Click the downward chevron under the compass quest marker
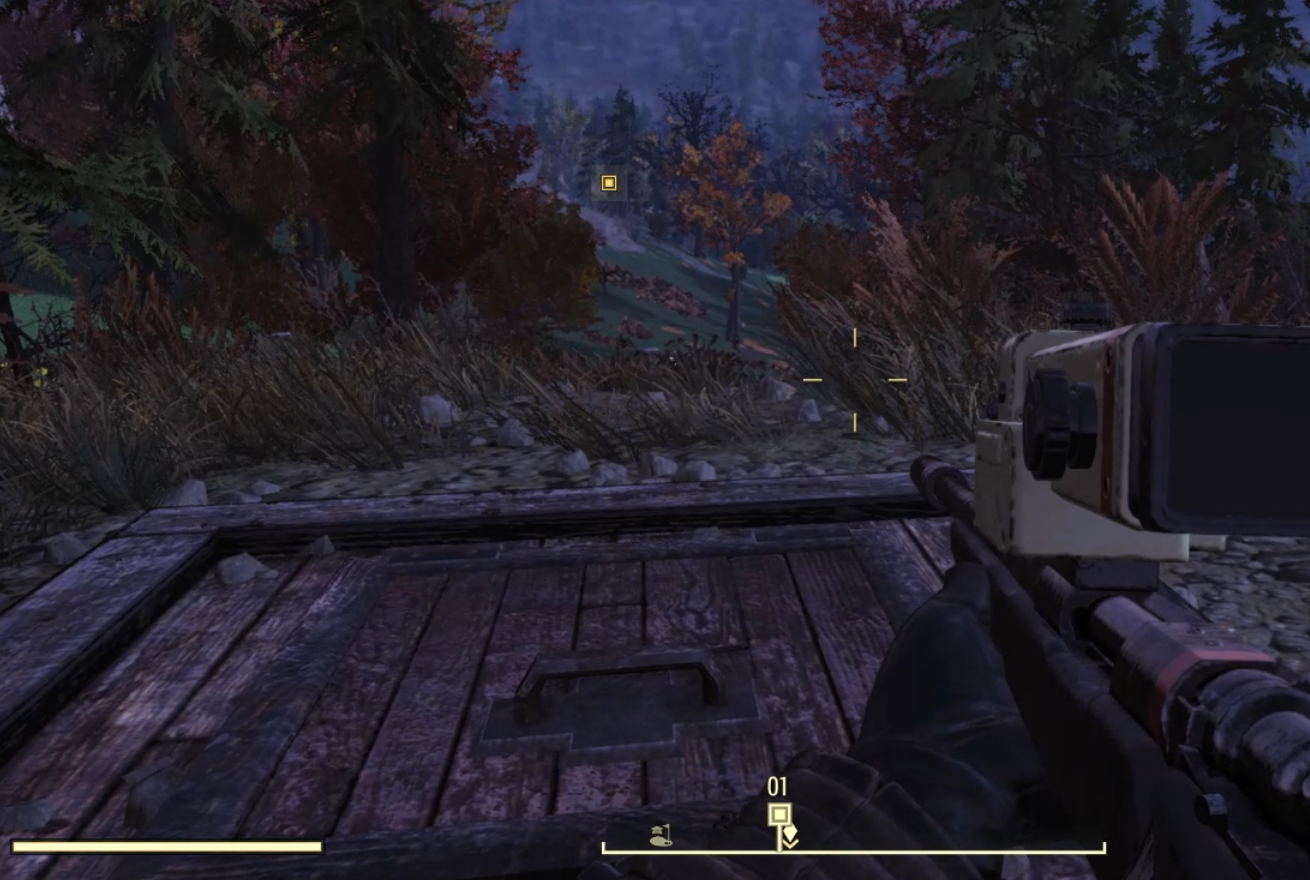The image size is (1310, 880). pyautogui.click(x=790, y=843)
